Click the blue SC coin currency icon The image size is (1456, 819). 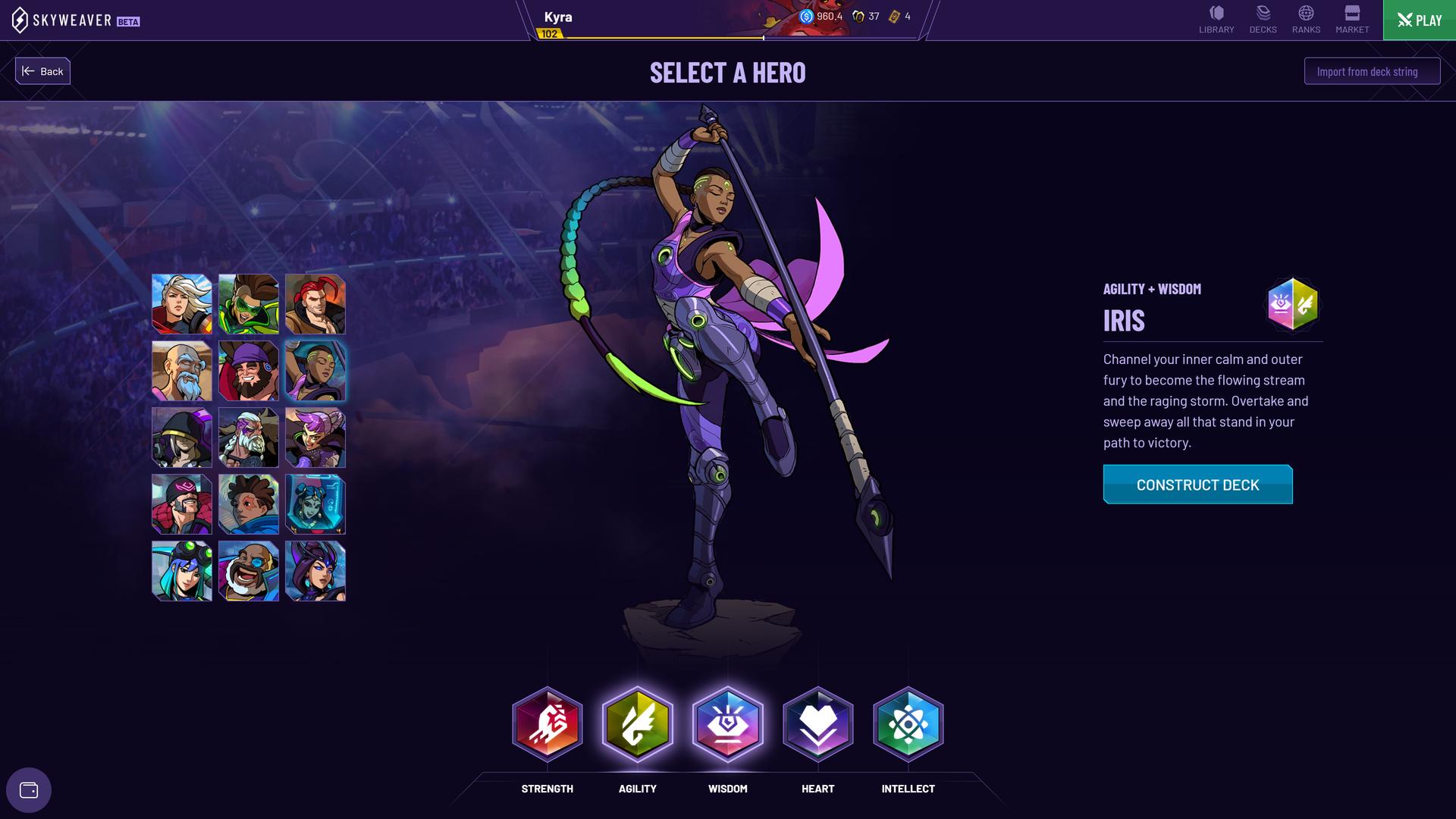pos(806,14)
